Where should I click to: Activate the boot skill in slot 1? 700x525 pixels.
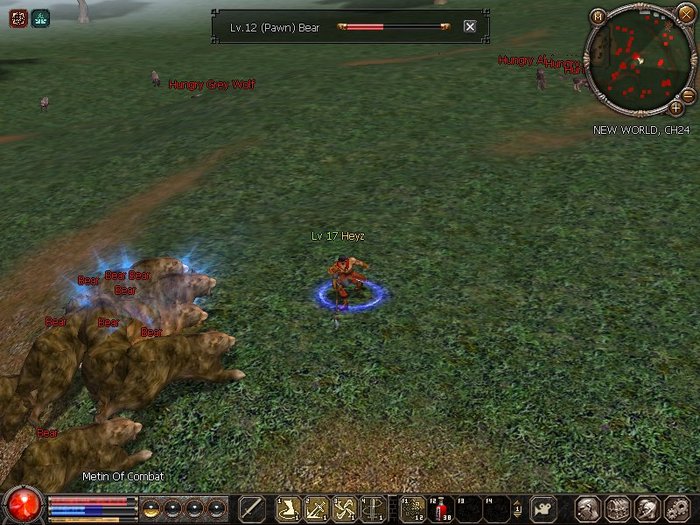tap(289, 509)
